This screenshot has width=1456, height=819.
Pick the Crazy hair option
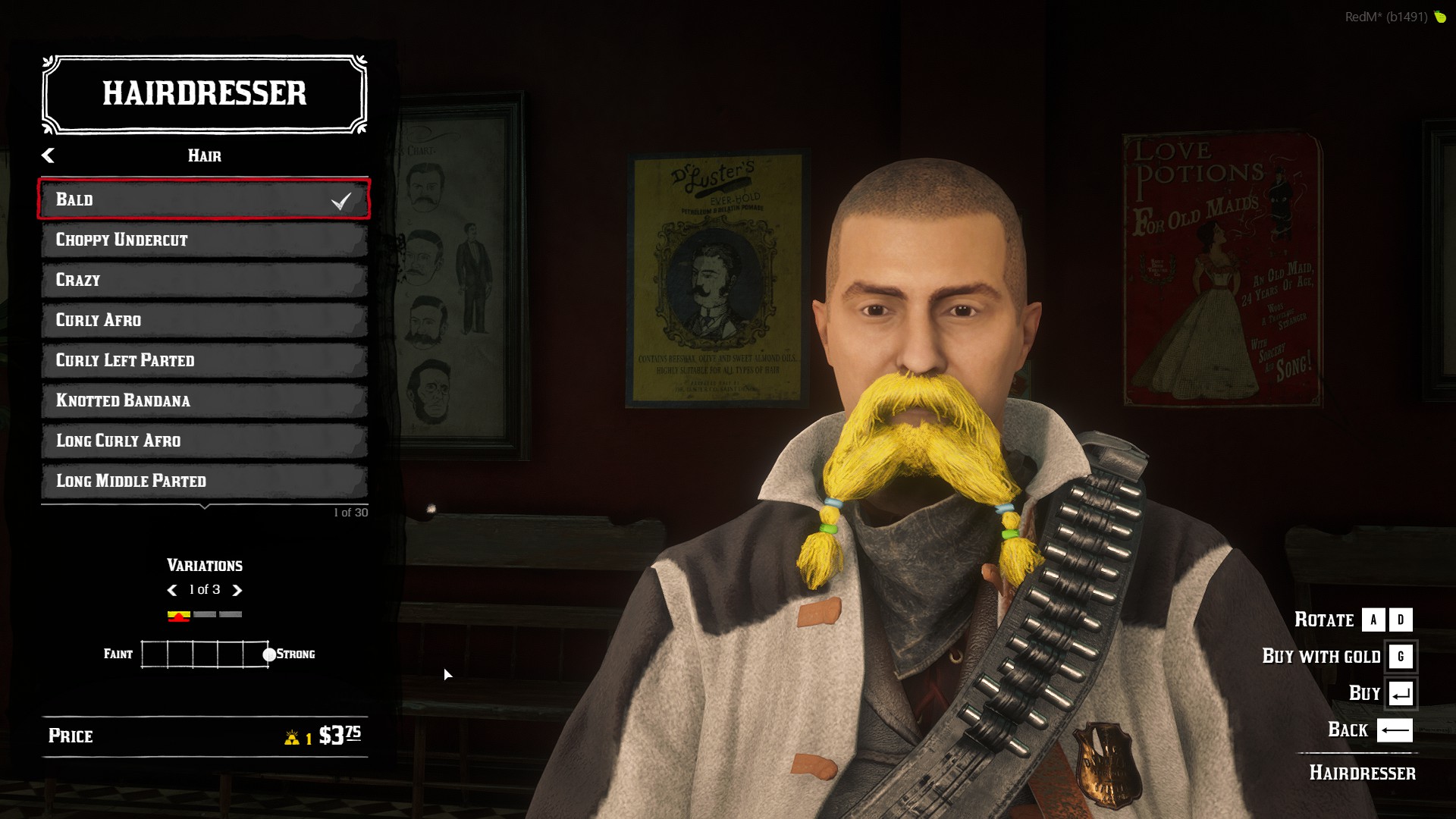pos(204,280)
